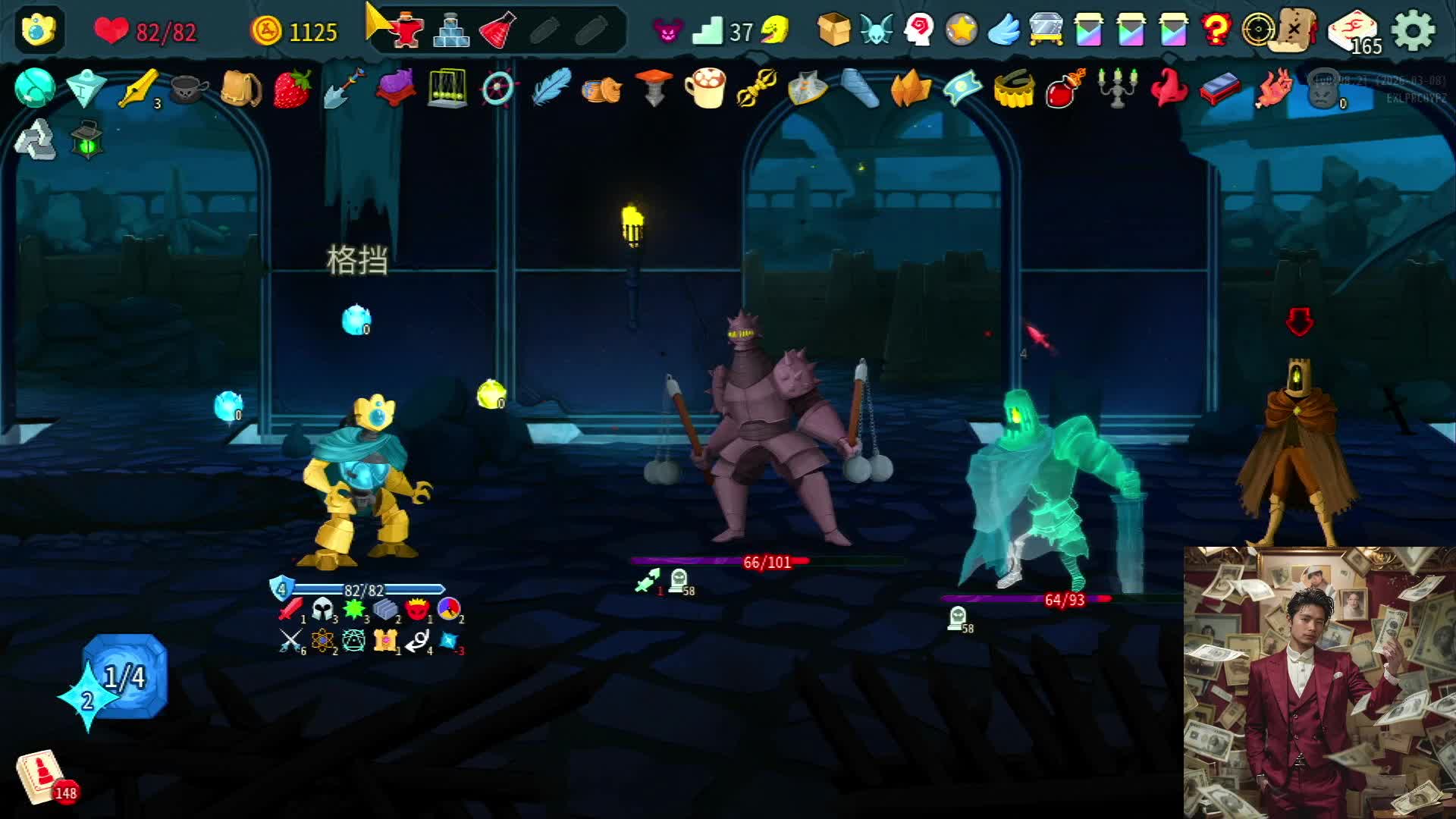Click the character crown portrait icon
The width and height of the screenshot is (1456, 819).
click(39, 30)
